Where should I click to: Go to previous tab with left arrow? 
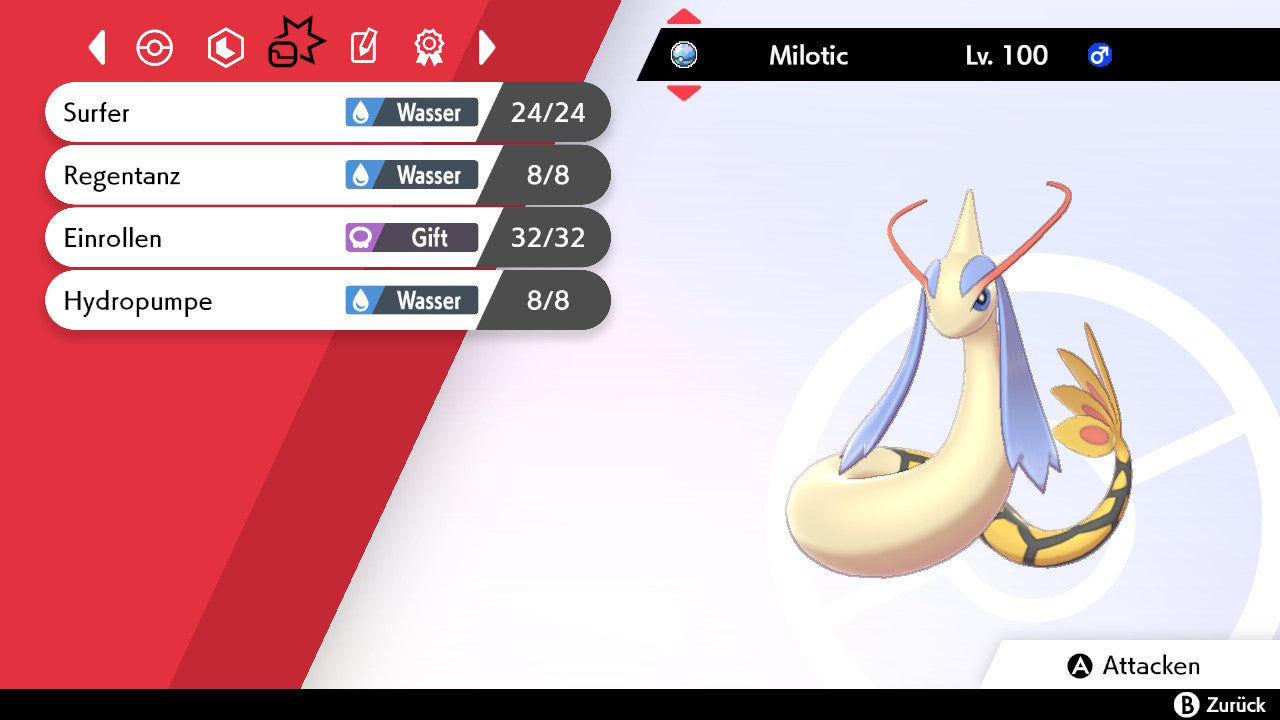(x=97, y=48)
